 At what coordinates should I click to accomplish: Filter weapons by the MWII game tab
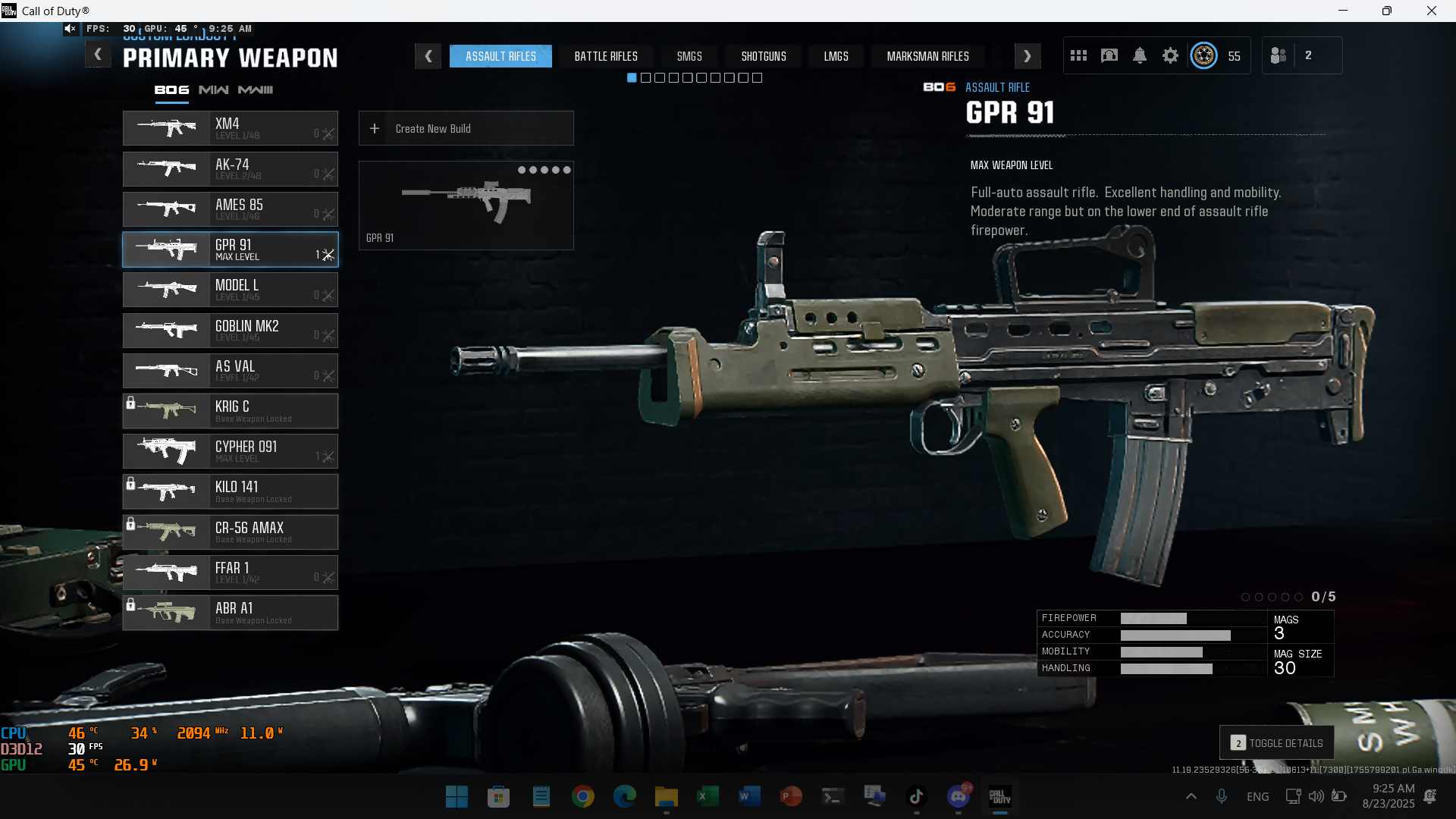214,89
